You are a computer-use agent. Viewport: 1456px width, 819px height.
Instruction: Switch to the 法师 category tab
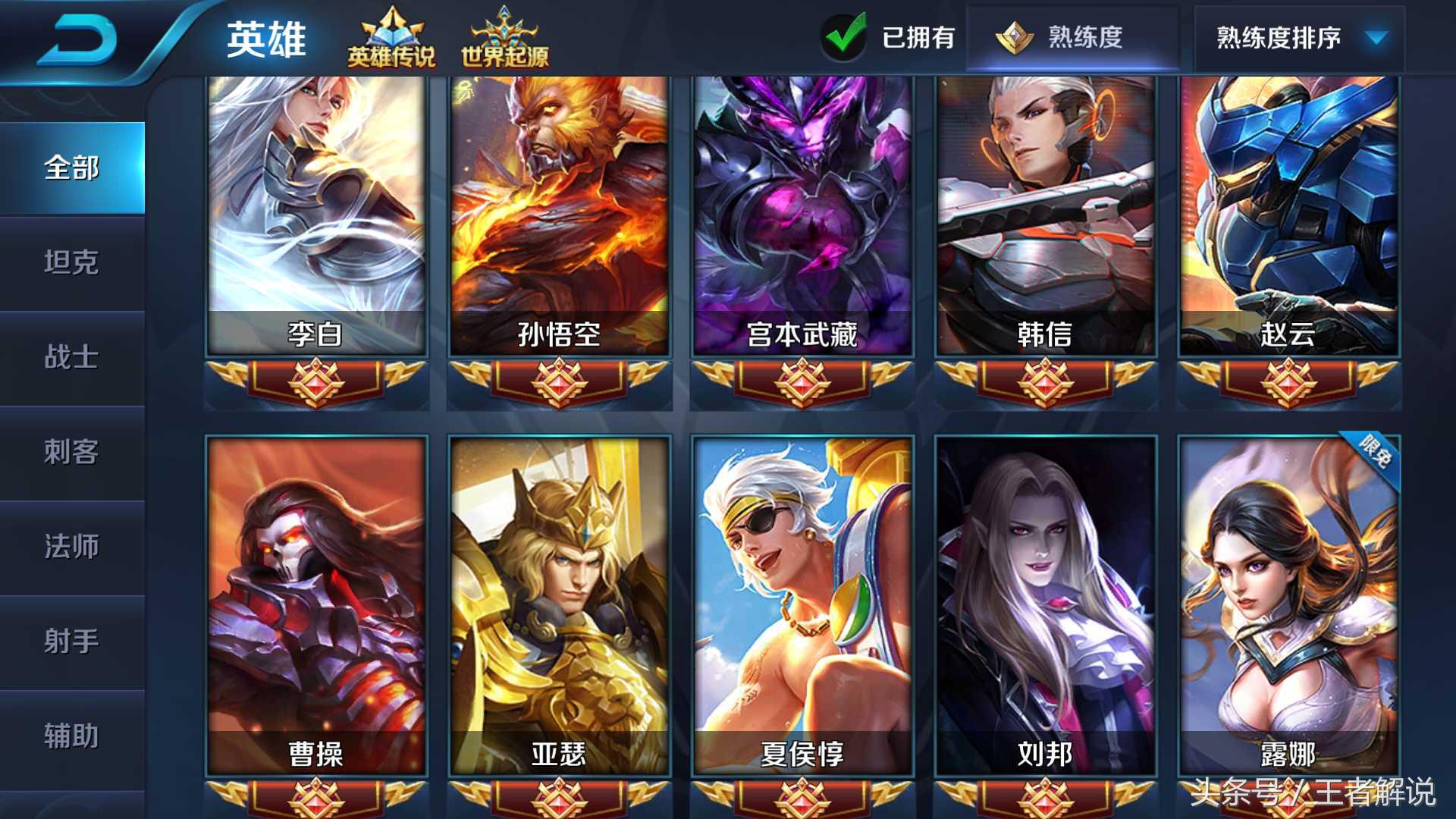point(71,548)
